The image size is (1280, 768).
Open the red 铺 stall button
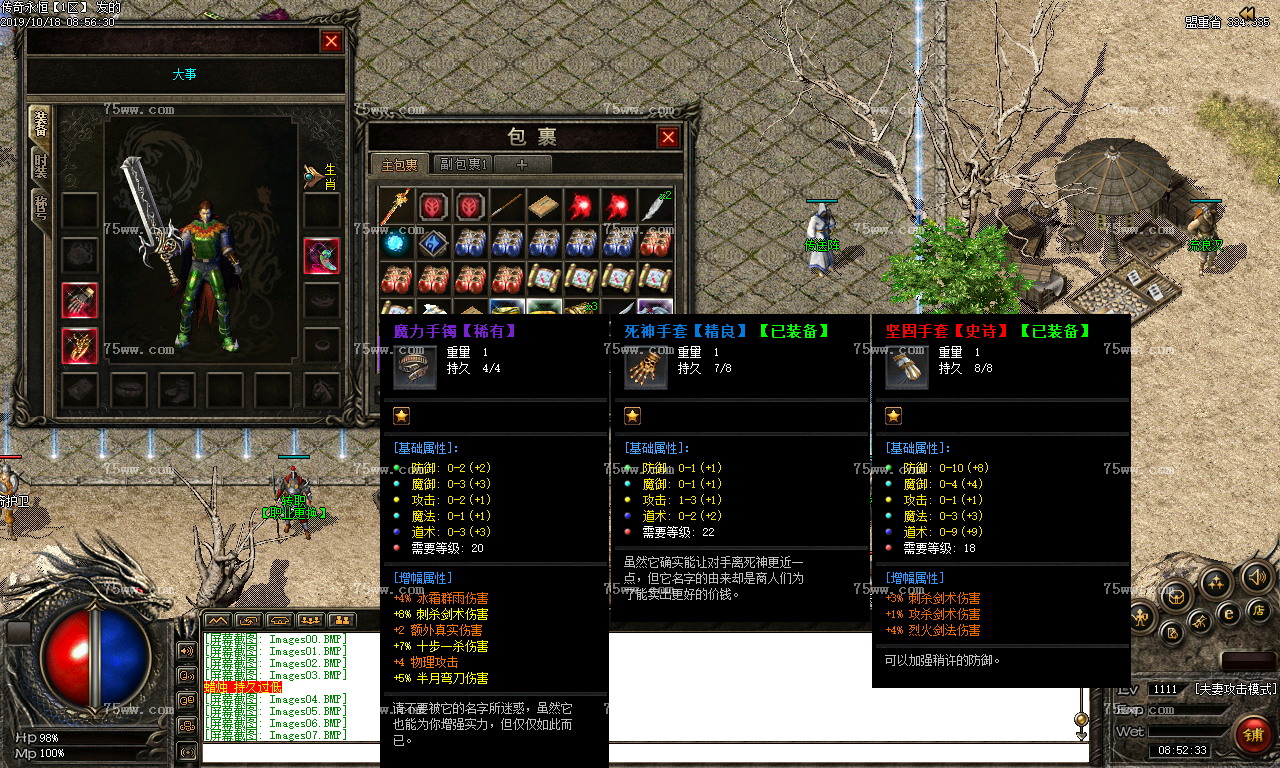pyautogui.click(x=1251, y=735)
